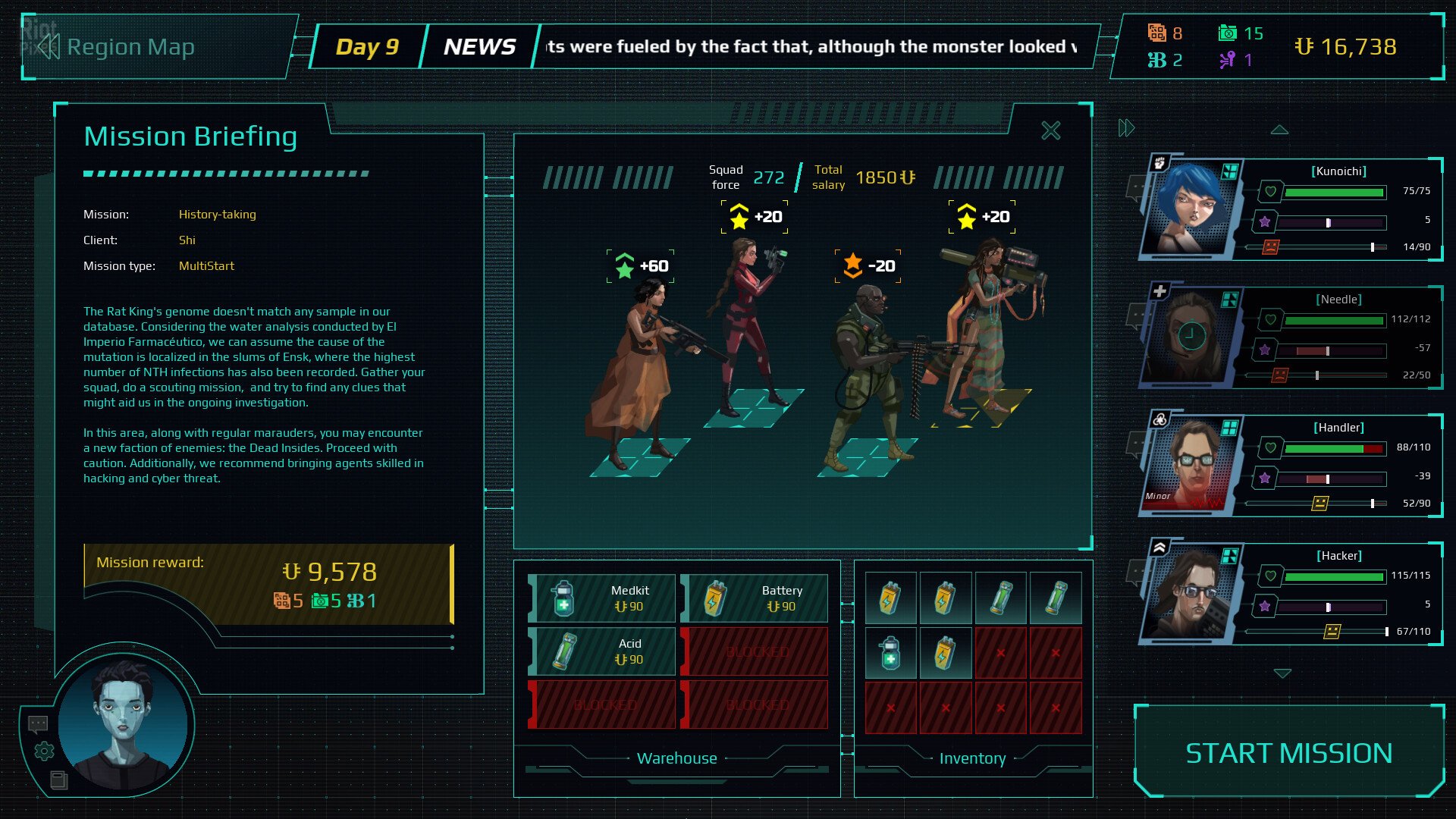Select the Handler agent card
This screenshot has width=1456, height=819.
1289,465
